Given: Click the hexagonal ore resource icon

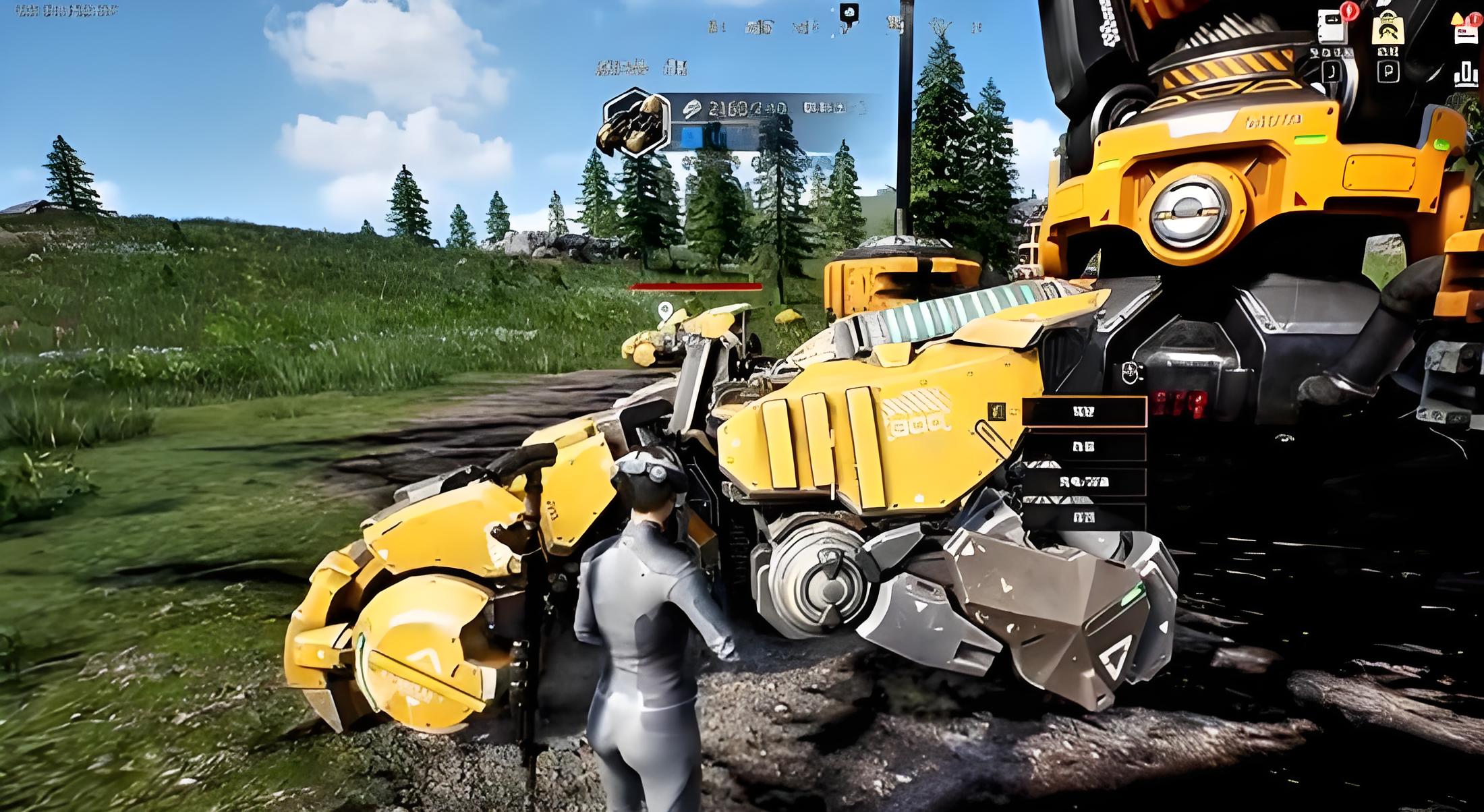Looking at the screenshot, I should tap(635, 123).
